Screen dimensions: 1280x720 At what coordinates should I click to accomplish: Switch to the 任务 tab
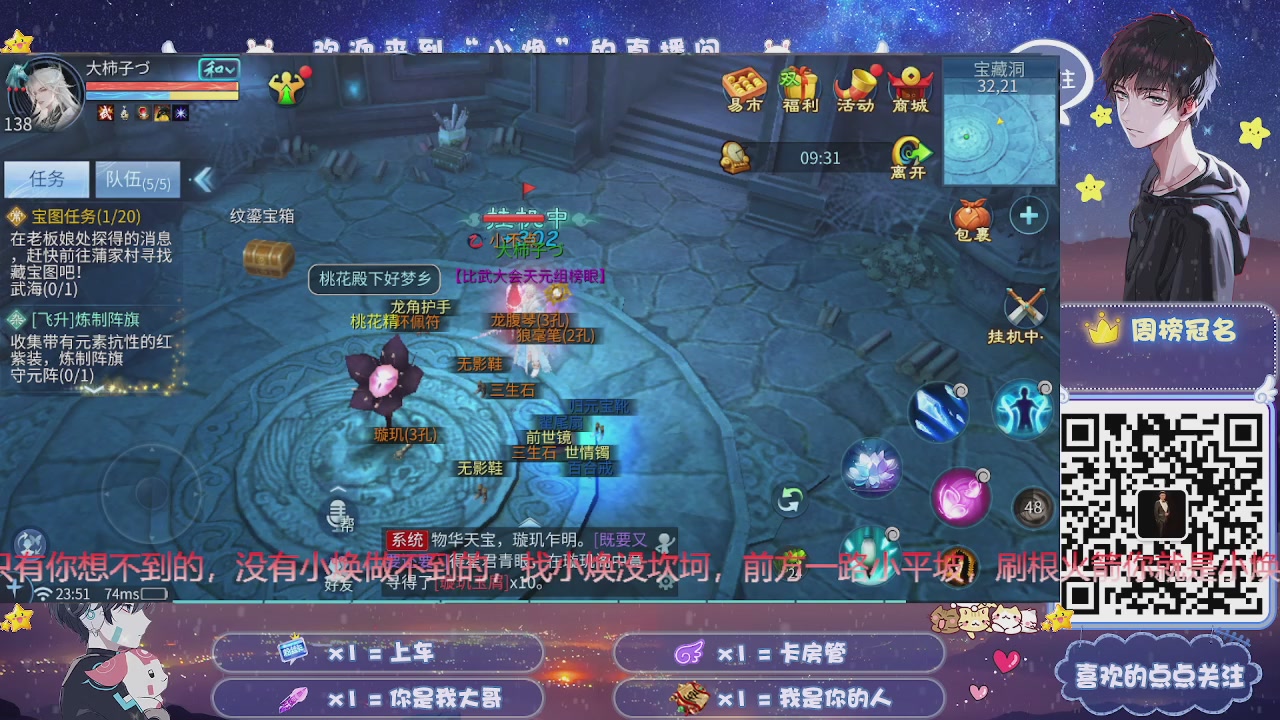pyautogui.click(x=46, y=178)
